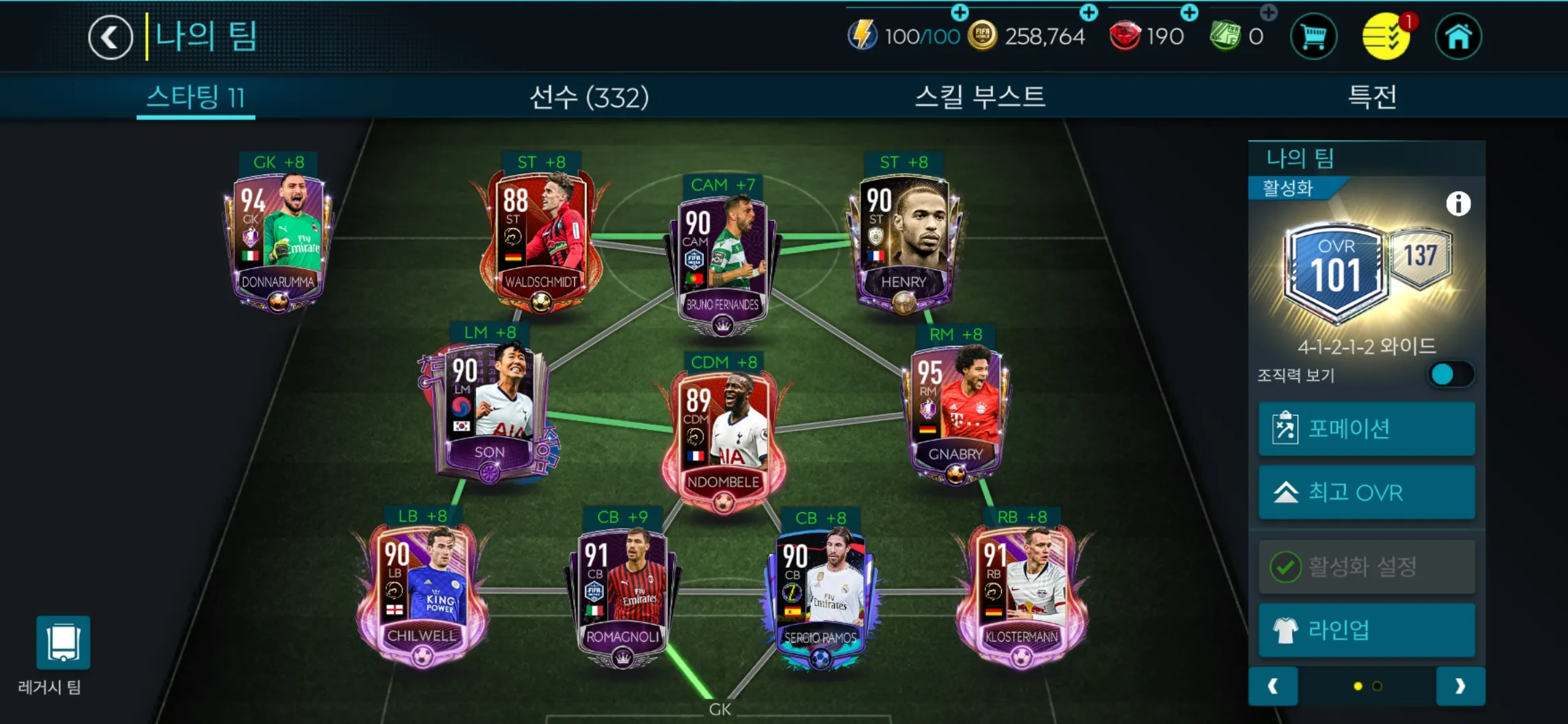1568x724 pixels.
Task: Open the 레거시 팀 legacy team
Action: tap(63, 644)
